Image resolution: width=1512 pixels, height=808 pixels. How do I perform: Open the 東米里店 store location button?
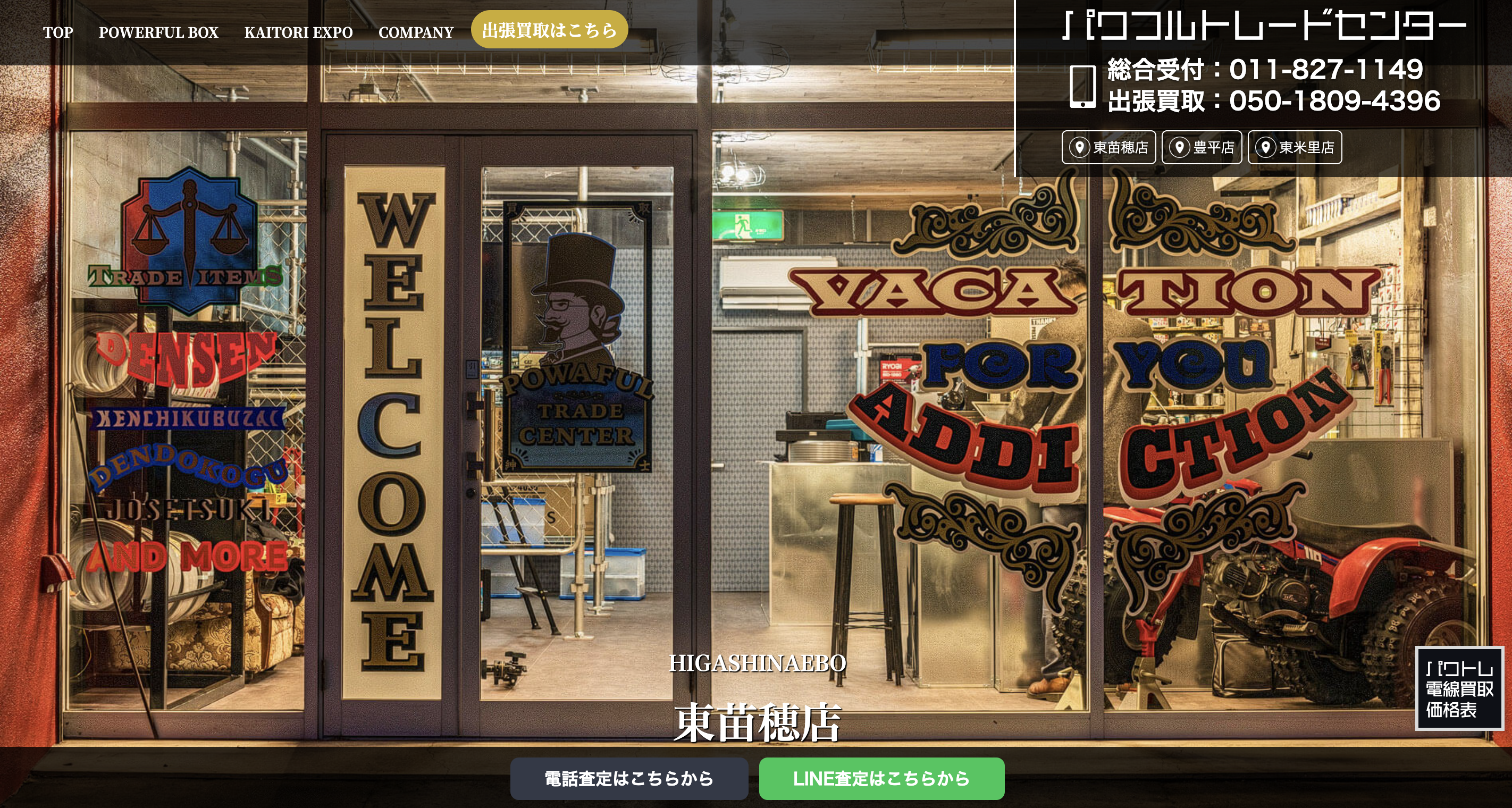[x=1295, y=147]
